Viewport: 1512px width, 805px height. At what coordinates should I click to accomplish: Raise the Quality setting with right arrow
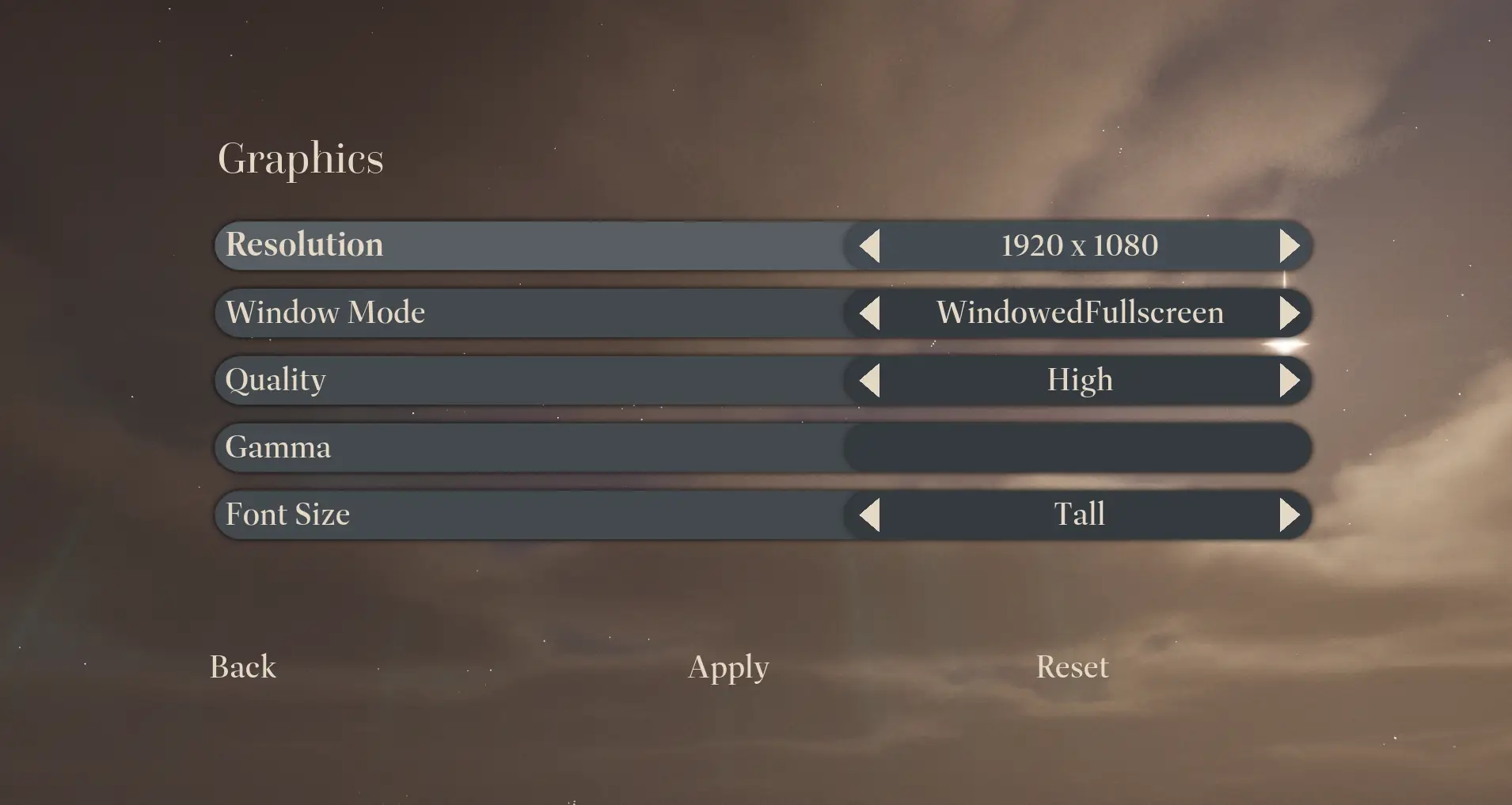pyautogui.click(x=1290, y=381)
